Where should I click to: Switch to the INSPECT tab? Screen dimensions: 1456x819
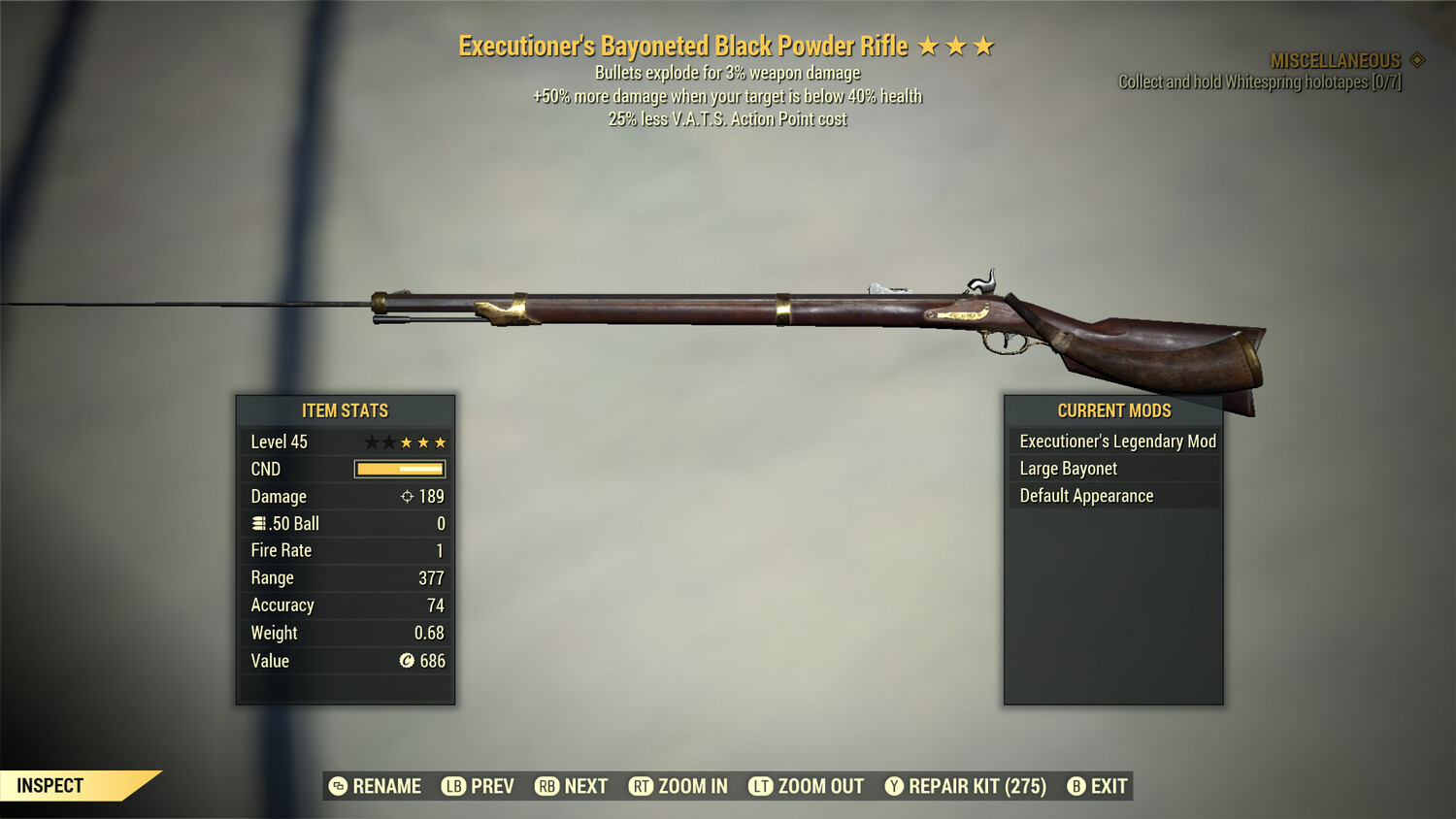[x=50, y=786]
